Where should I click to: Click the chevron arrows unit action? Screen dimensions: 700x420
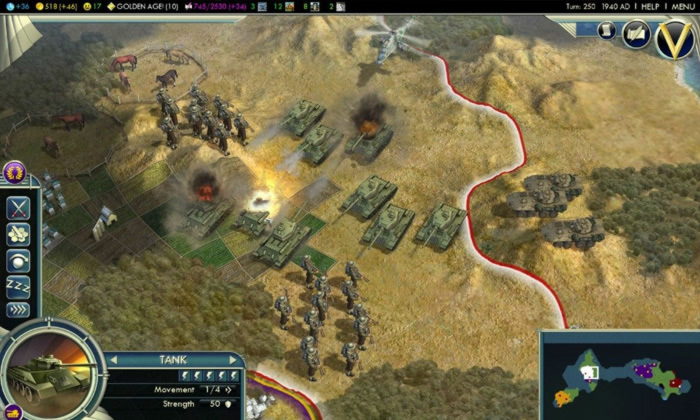[19, 309]
